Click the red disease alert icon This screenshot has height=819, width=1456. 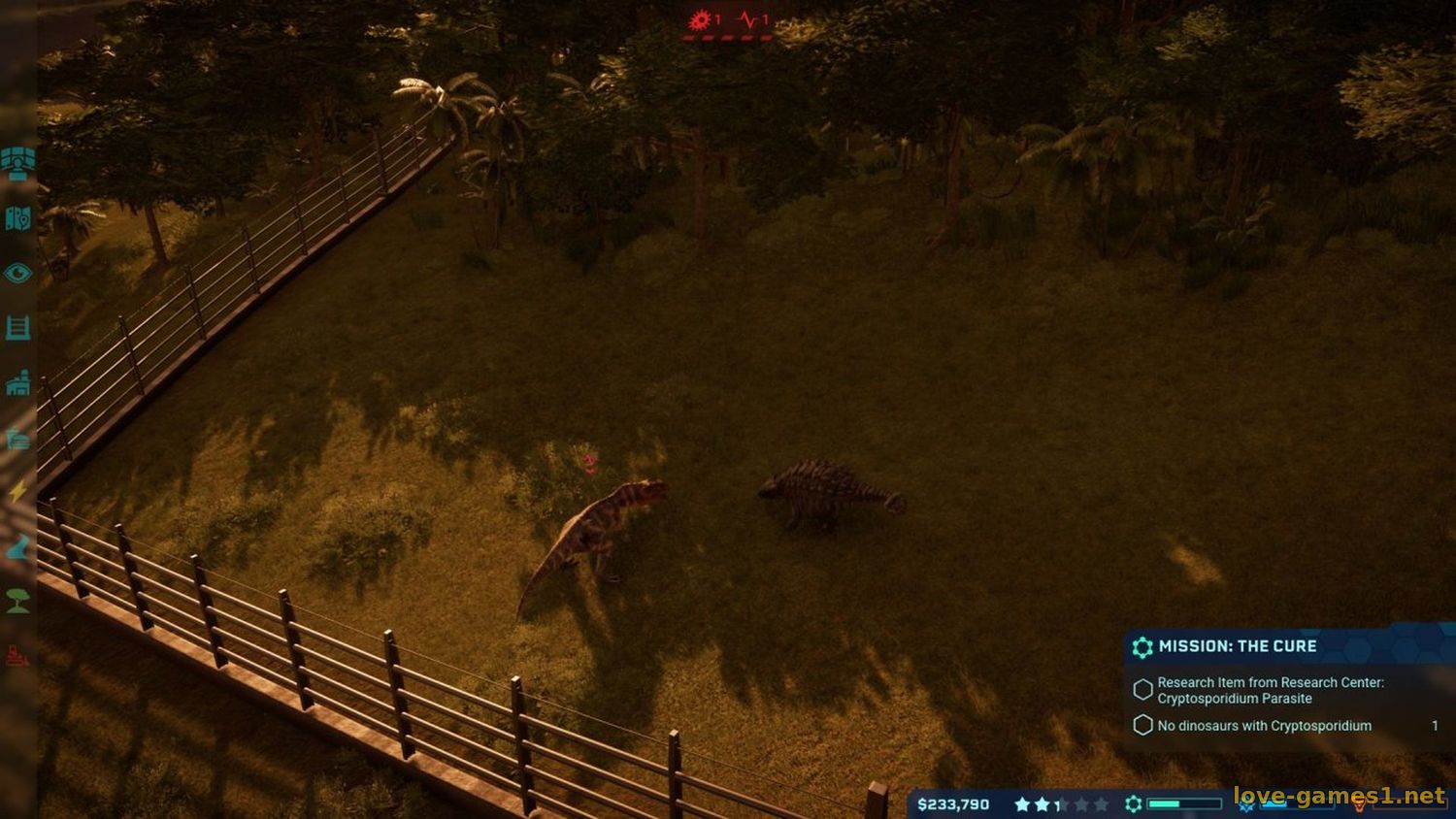(x=702, y=19)
